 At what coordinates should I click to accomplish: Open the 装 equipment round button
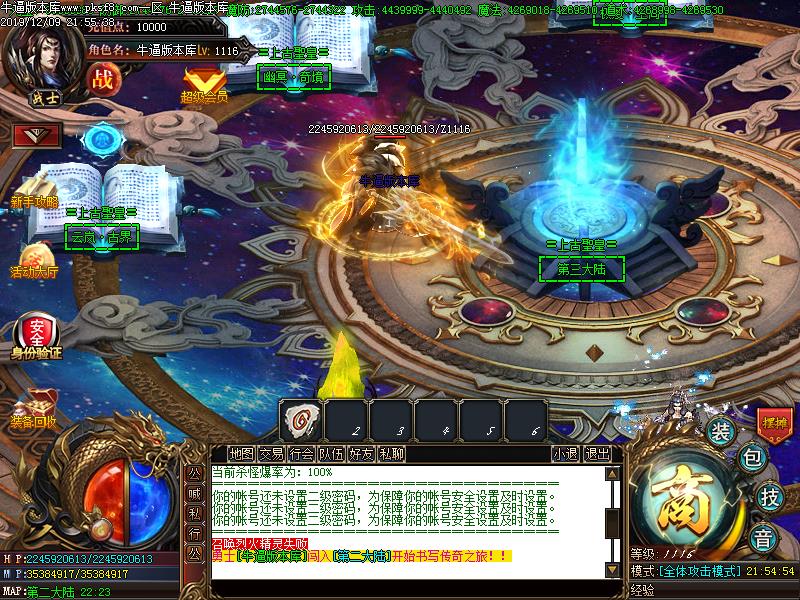(x=721, y=431)
